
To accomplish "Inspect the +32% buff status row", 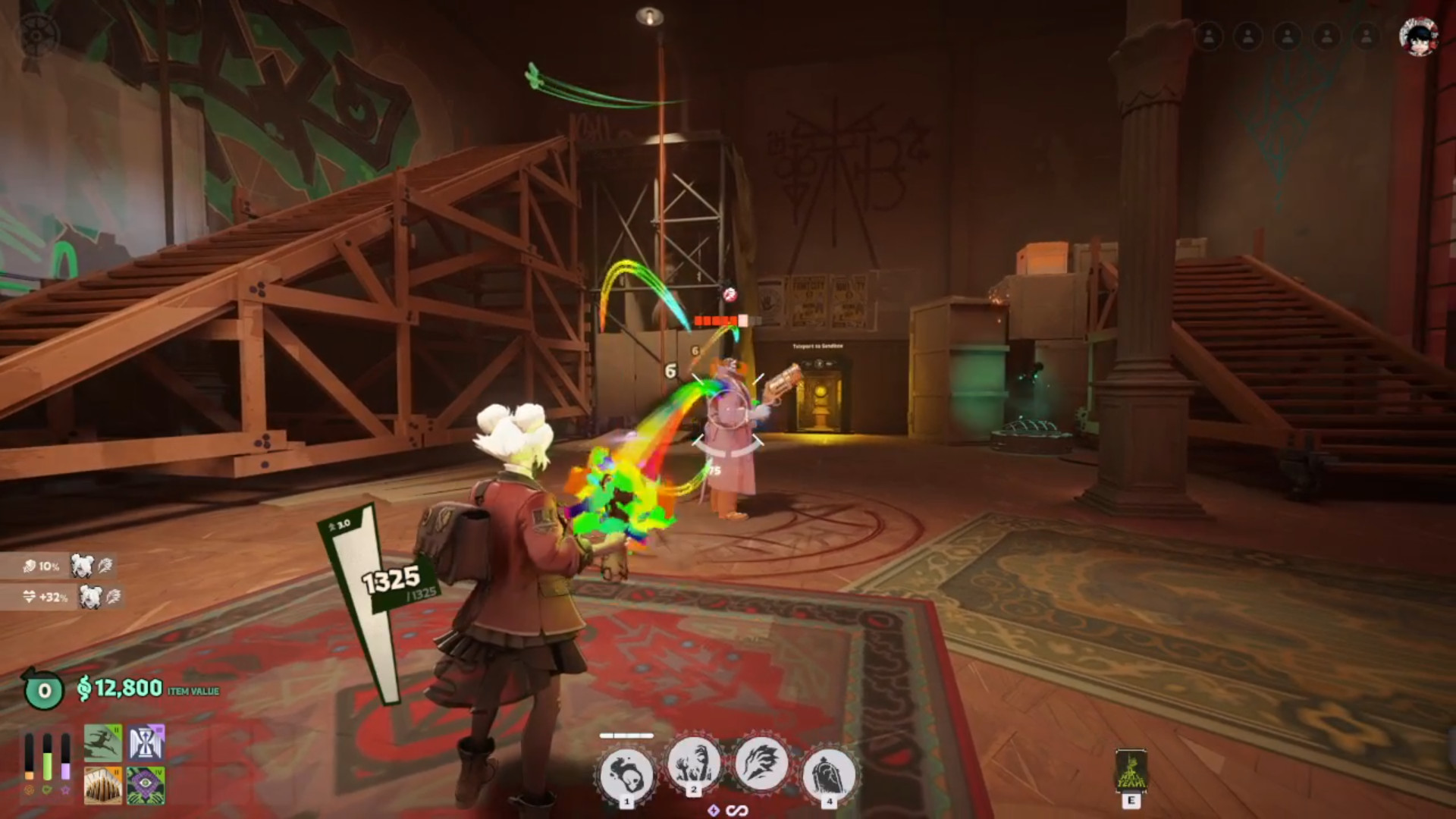I will [62, 597].
